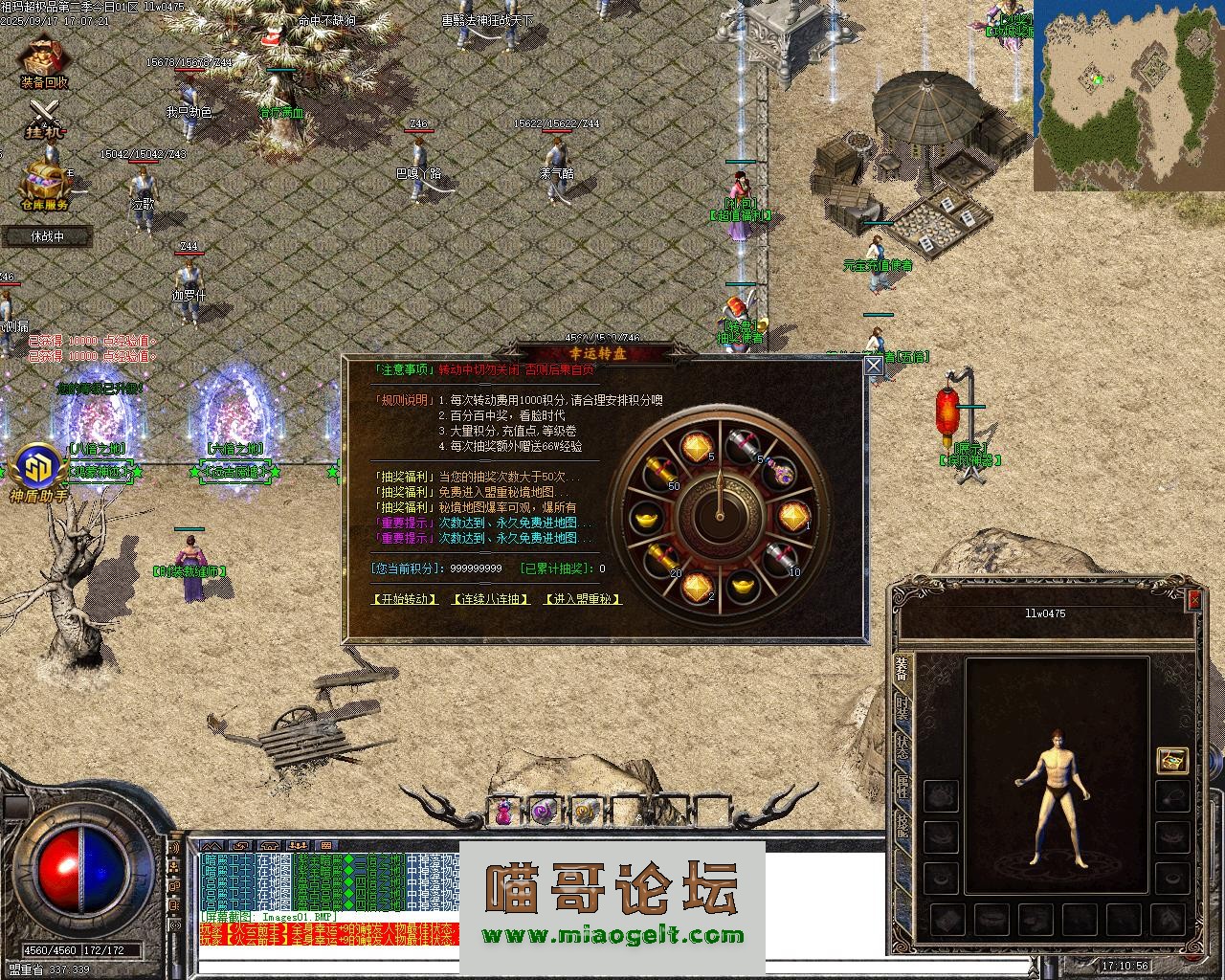The width and height of the screenshot is (1225, 980).
Task: Select the 进入盟重秘 link
Action: 582,599
